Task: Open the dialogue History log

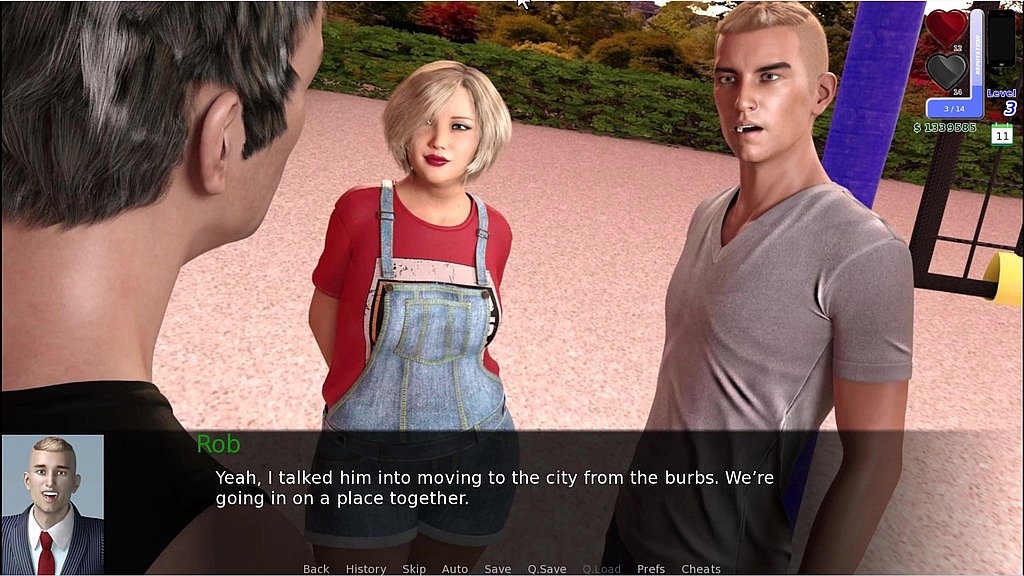Action: tap(366, 569)
